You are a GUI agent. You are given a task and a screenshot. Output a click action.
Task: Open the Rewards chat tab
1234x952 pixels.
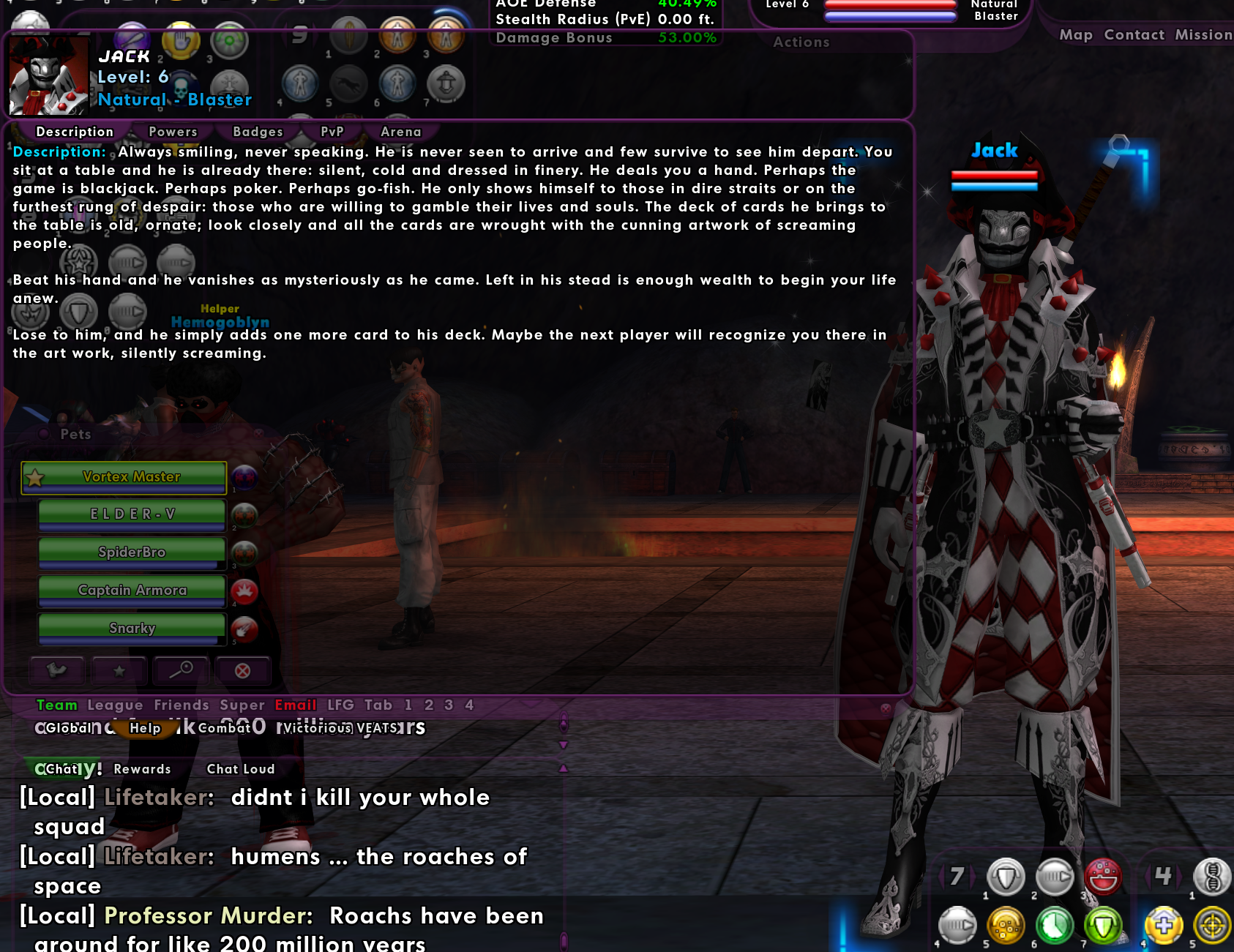[142, 769]
